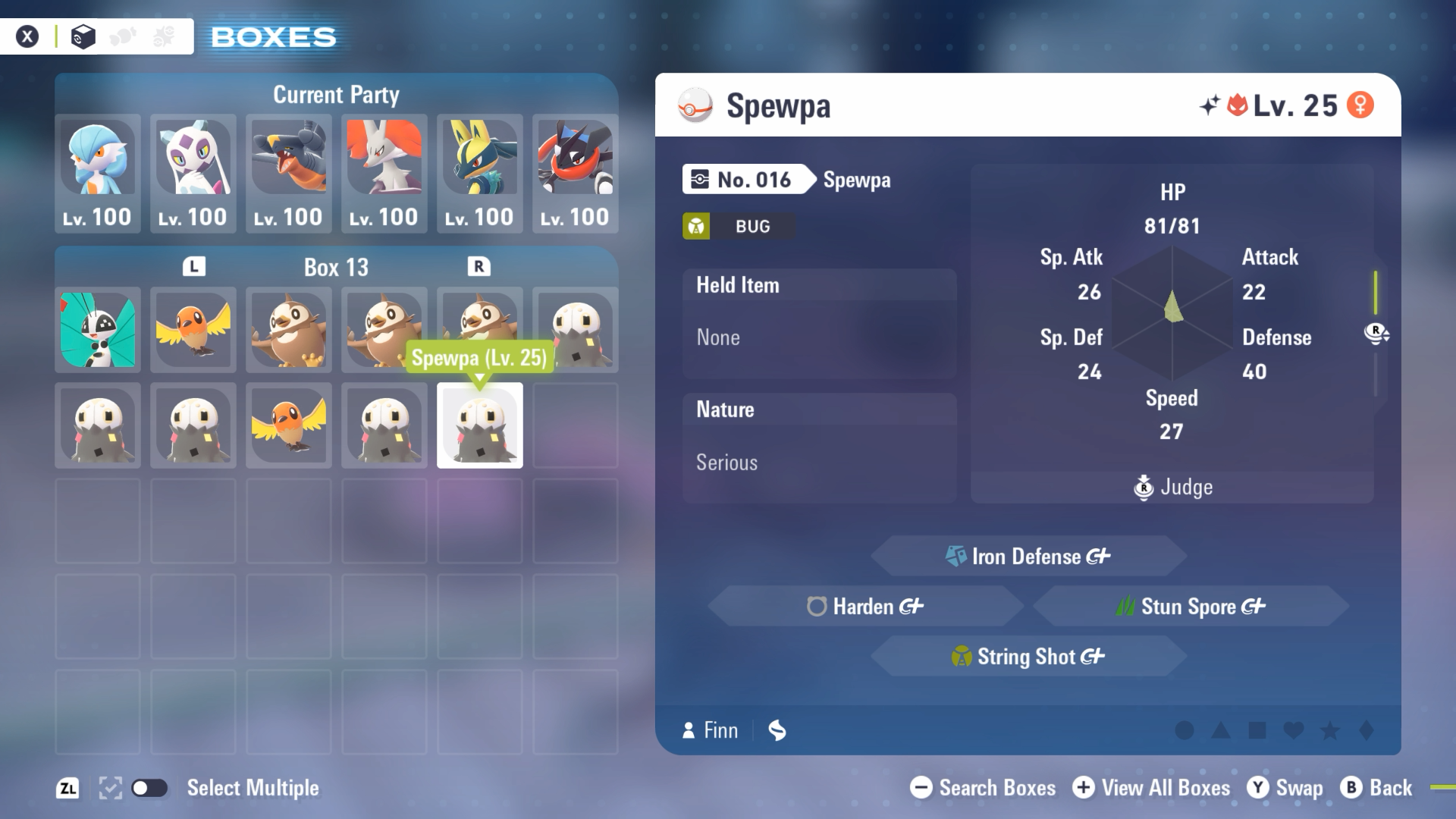Select the String Shot move
The width and height of the screenshot is (1456, 819).
click(1028, 657)
